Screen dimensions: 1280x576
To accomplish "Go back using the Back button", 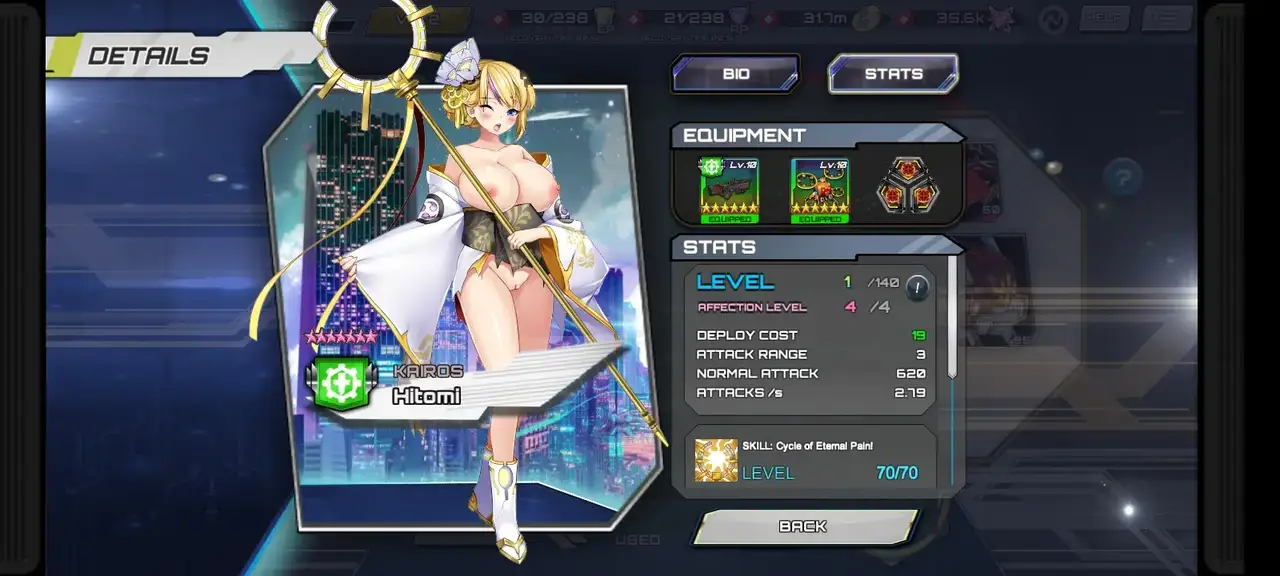I will [803, 526].
